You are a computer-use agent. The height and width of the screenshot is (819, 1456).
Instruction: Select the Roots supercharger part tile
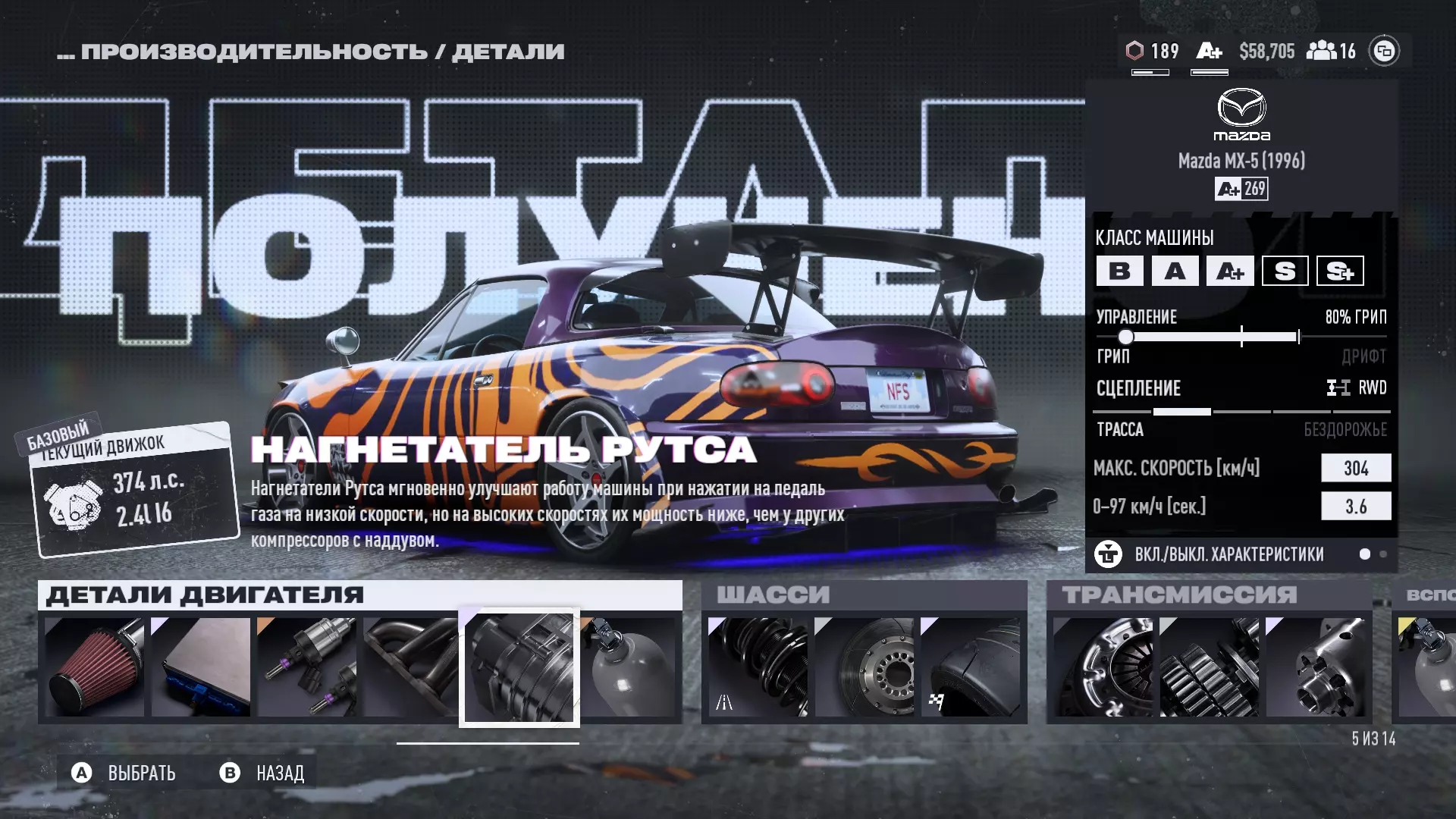tap(519, 667)
